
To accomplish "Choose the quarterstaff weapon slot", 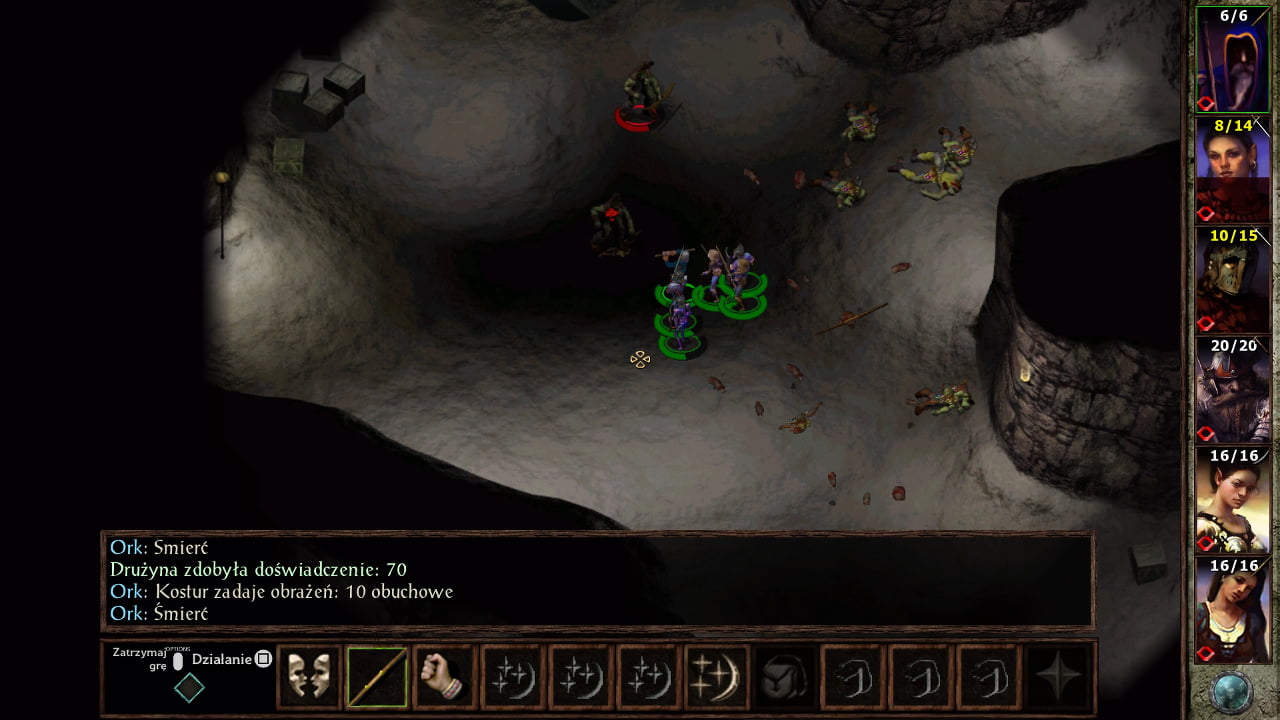I will pos(377,678).
